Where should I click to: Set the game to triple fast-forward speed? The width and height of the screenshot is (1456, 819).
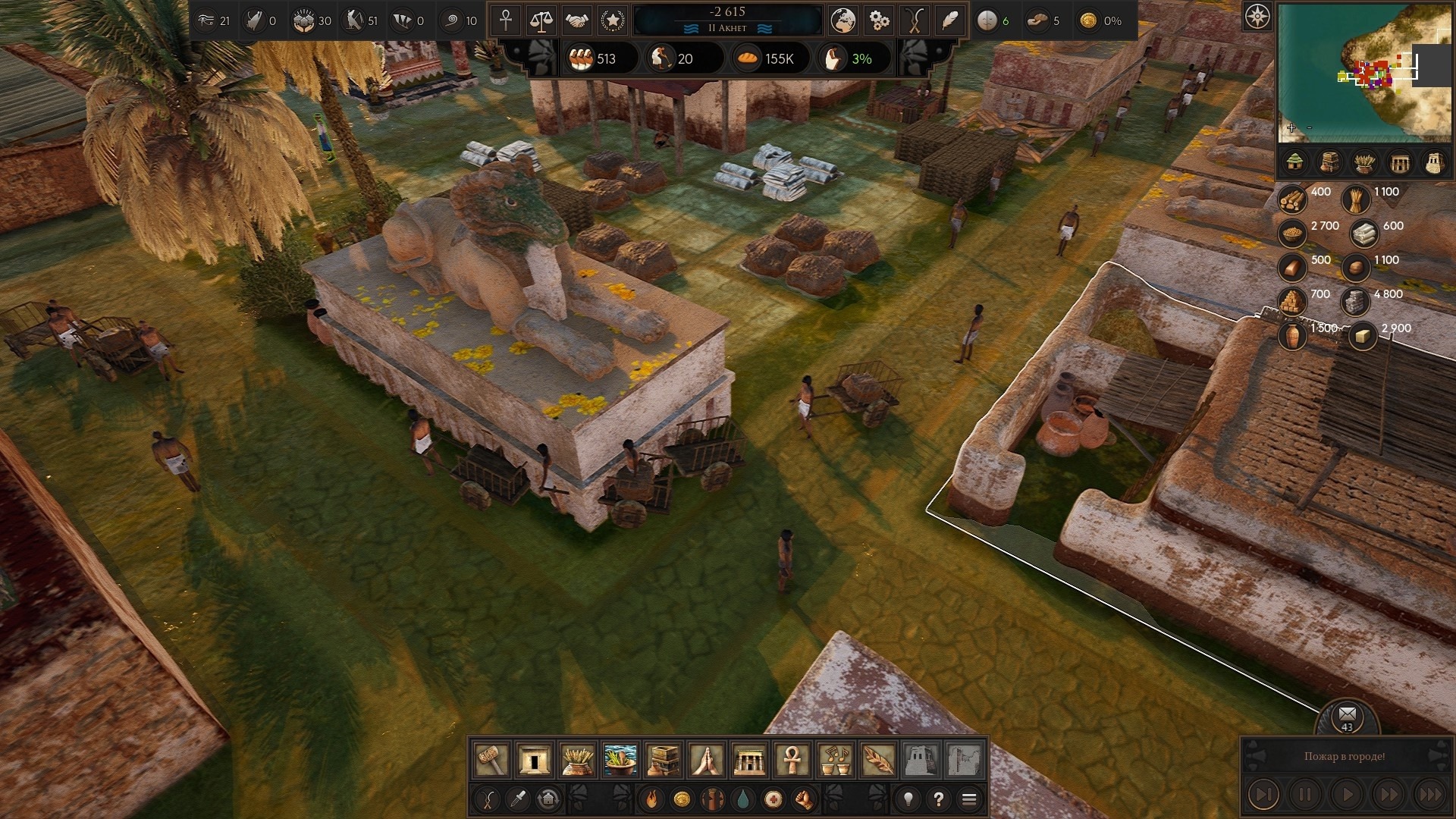[1431, 795]
